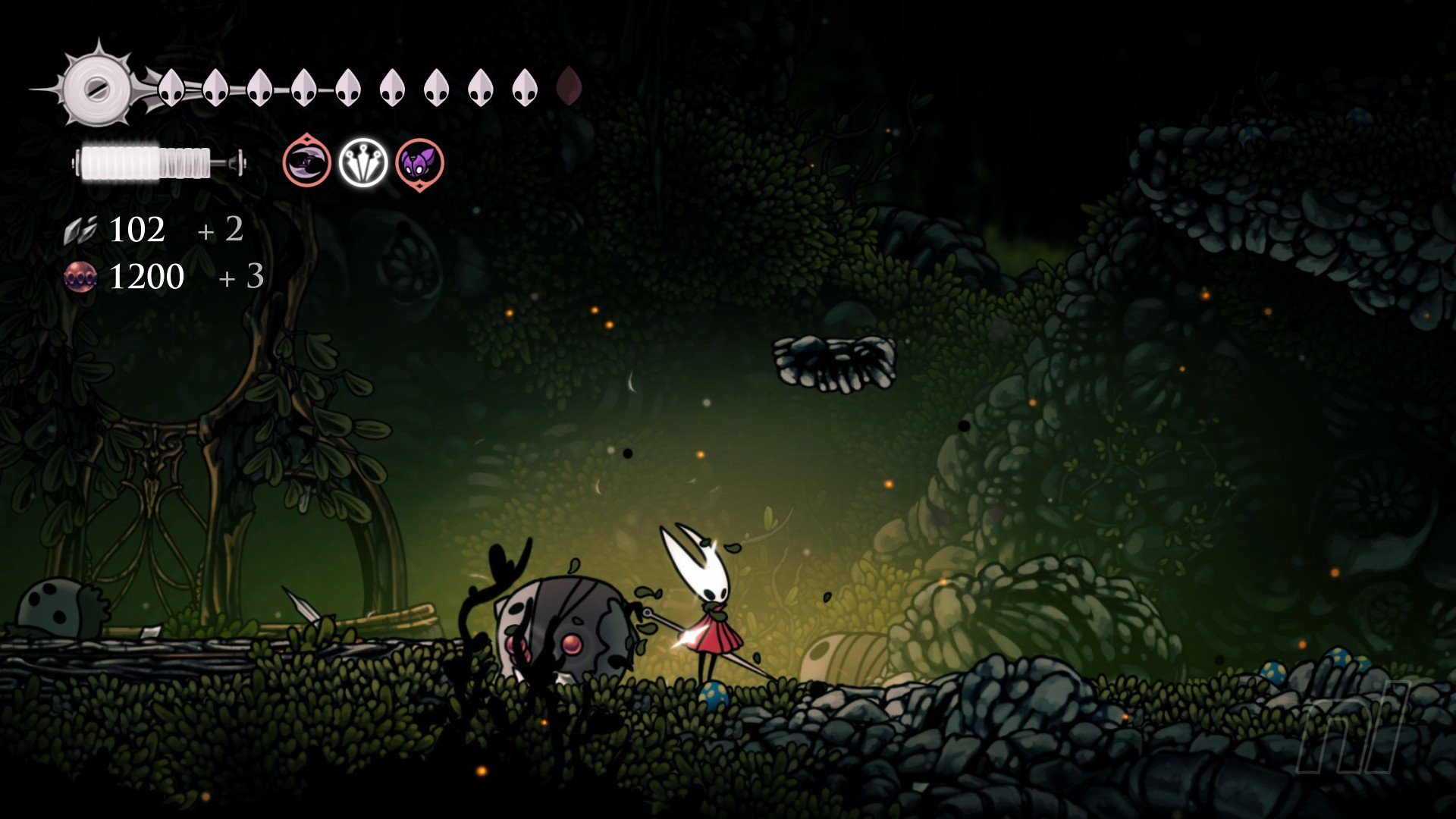Choose the purple bug mask tool icon
Screen dimensions: 1456x819
point(419,163)
